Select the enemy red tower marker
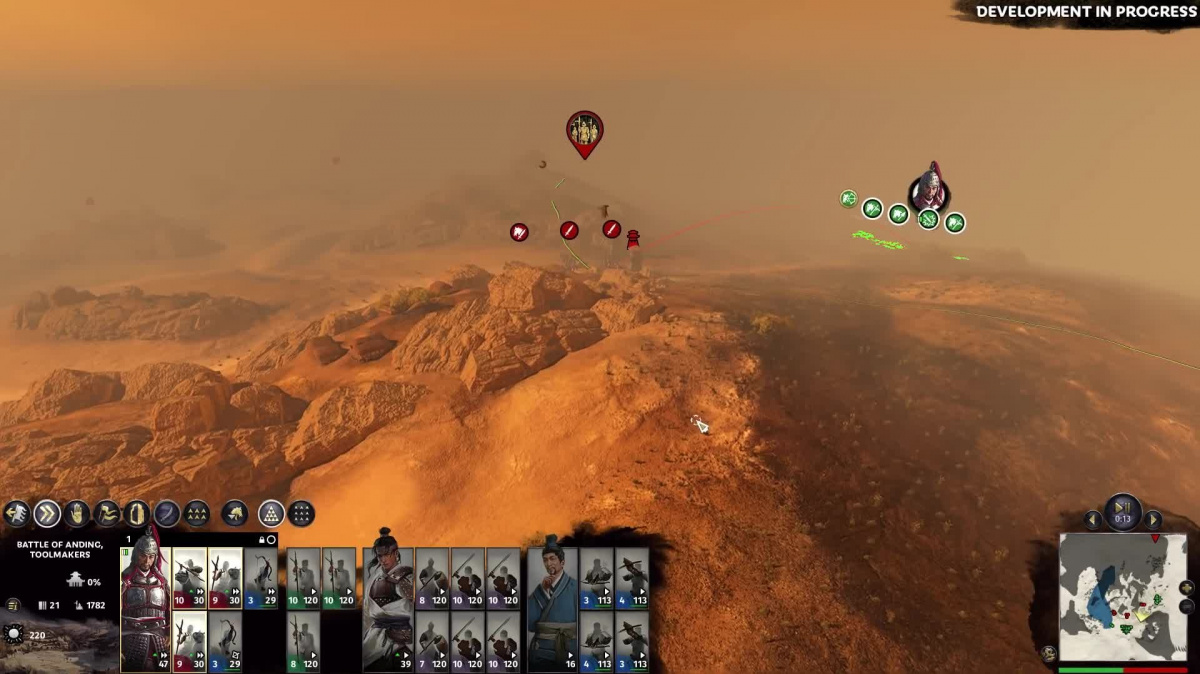The width and height of the screenshot is (1200, 674). [x=633, y=240]
